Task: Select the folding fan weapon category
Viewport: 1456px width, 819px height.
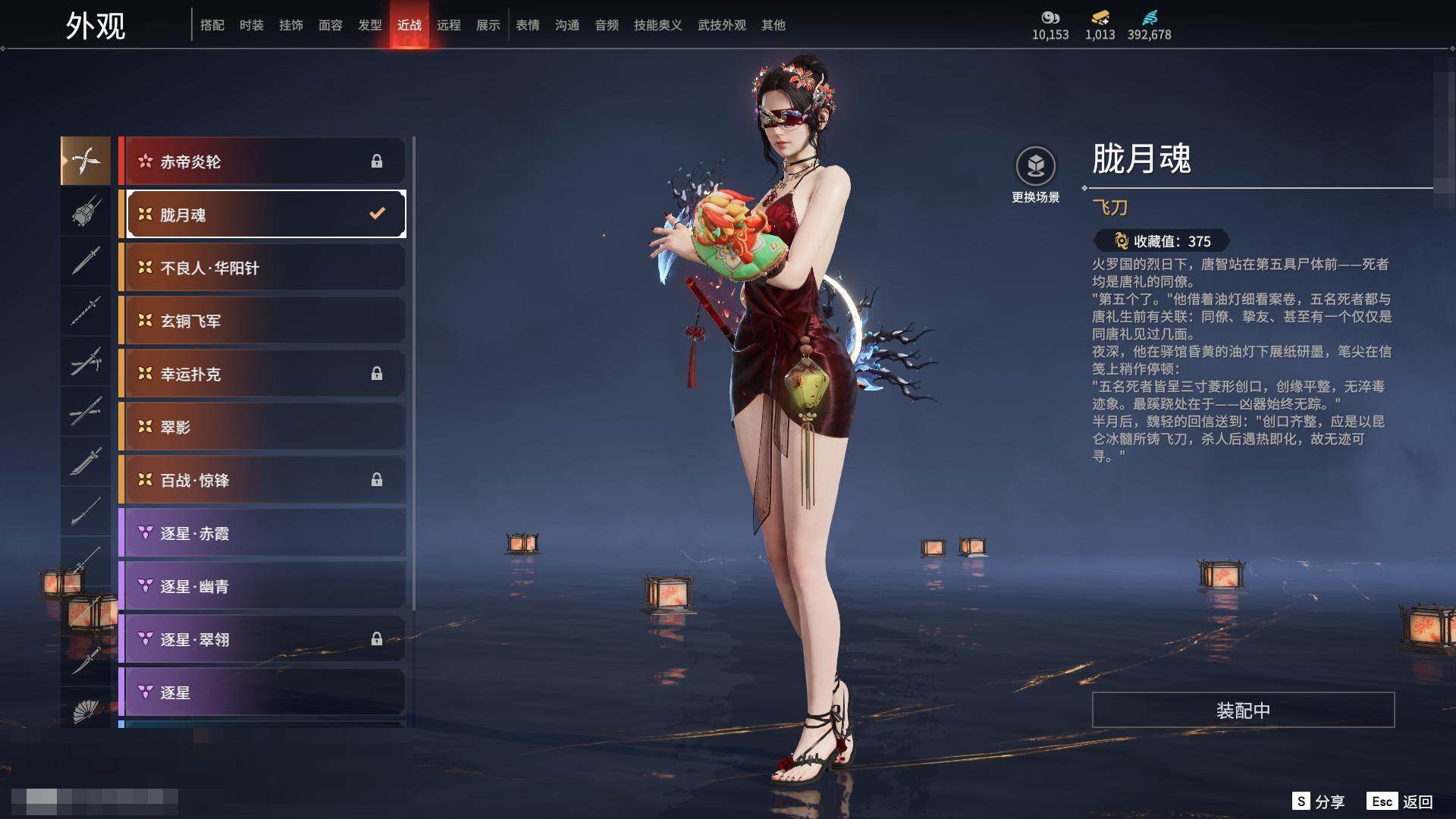Action: pyautogui.click(x=86, y=711)
